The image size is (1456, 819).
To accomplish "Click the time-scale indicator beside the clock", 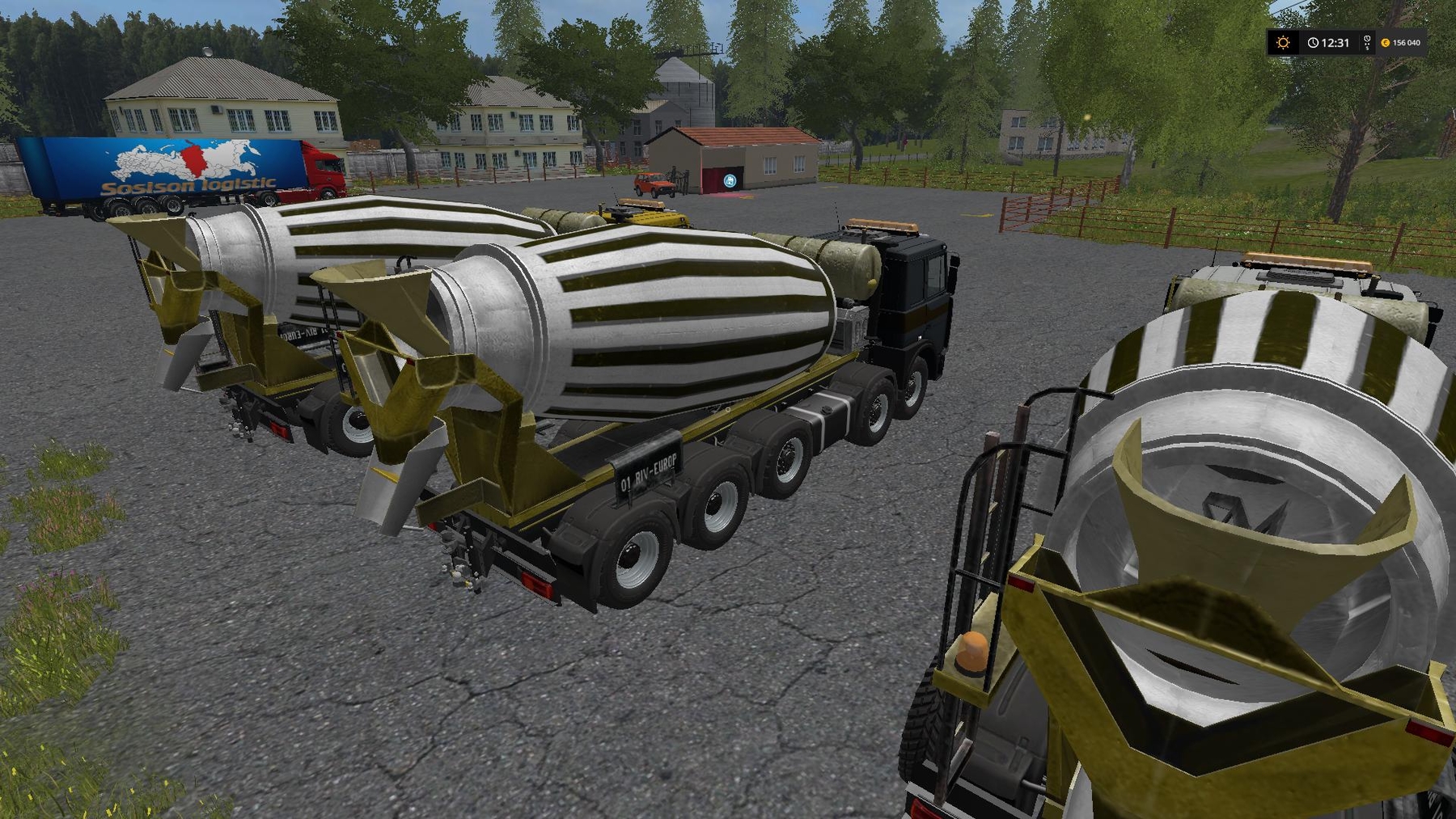I will pos(1367,42).
